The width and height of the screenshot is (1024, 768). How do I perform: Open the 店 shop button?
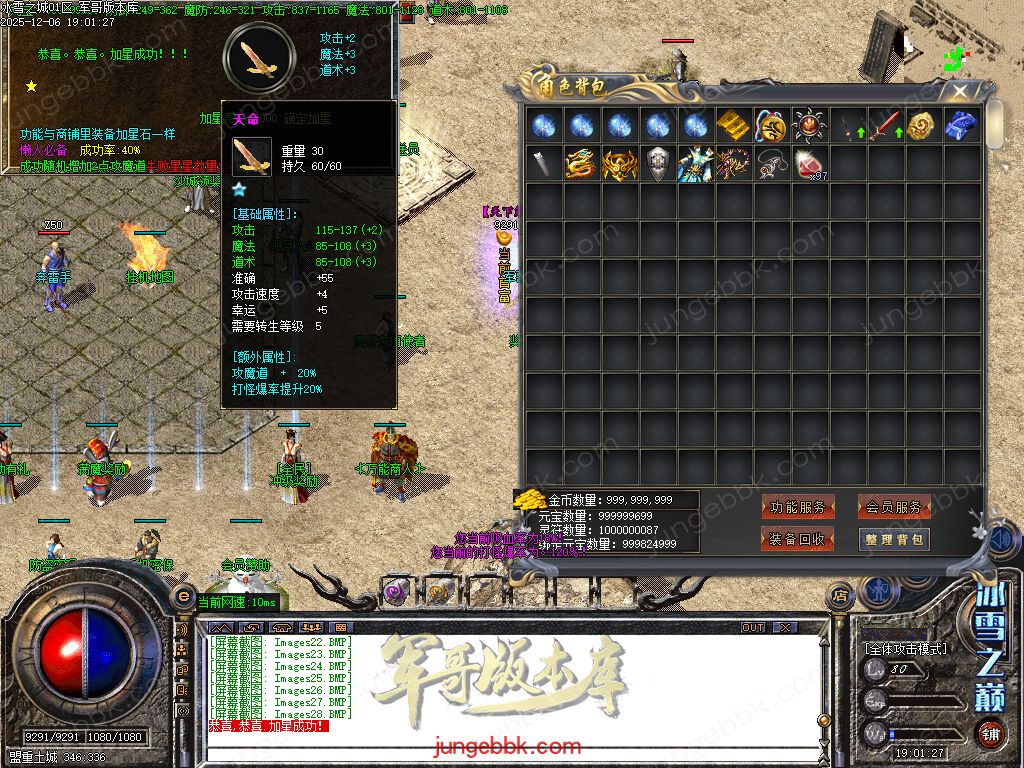(x=840, y=596)
